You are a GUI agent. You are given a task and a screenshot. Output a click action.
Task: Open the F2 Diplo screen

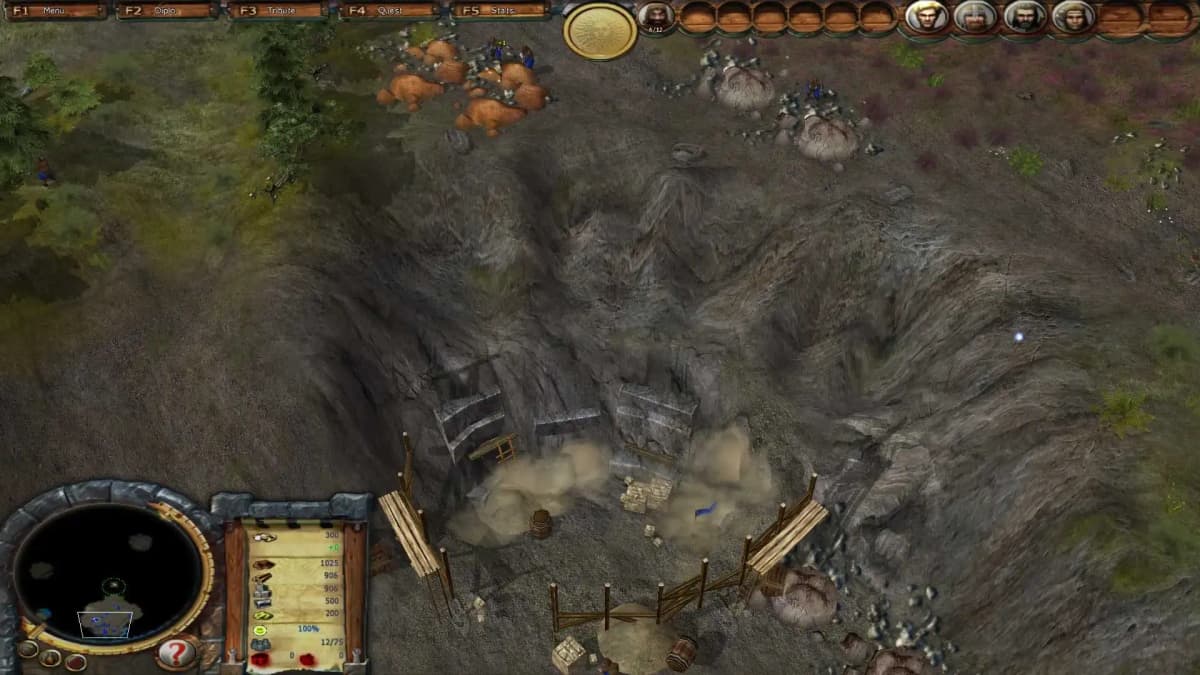click(168, 11)
